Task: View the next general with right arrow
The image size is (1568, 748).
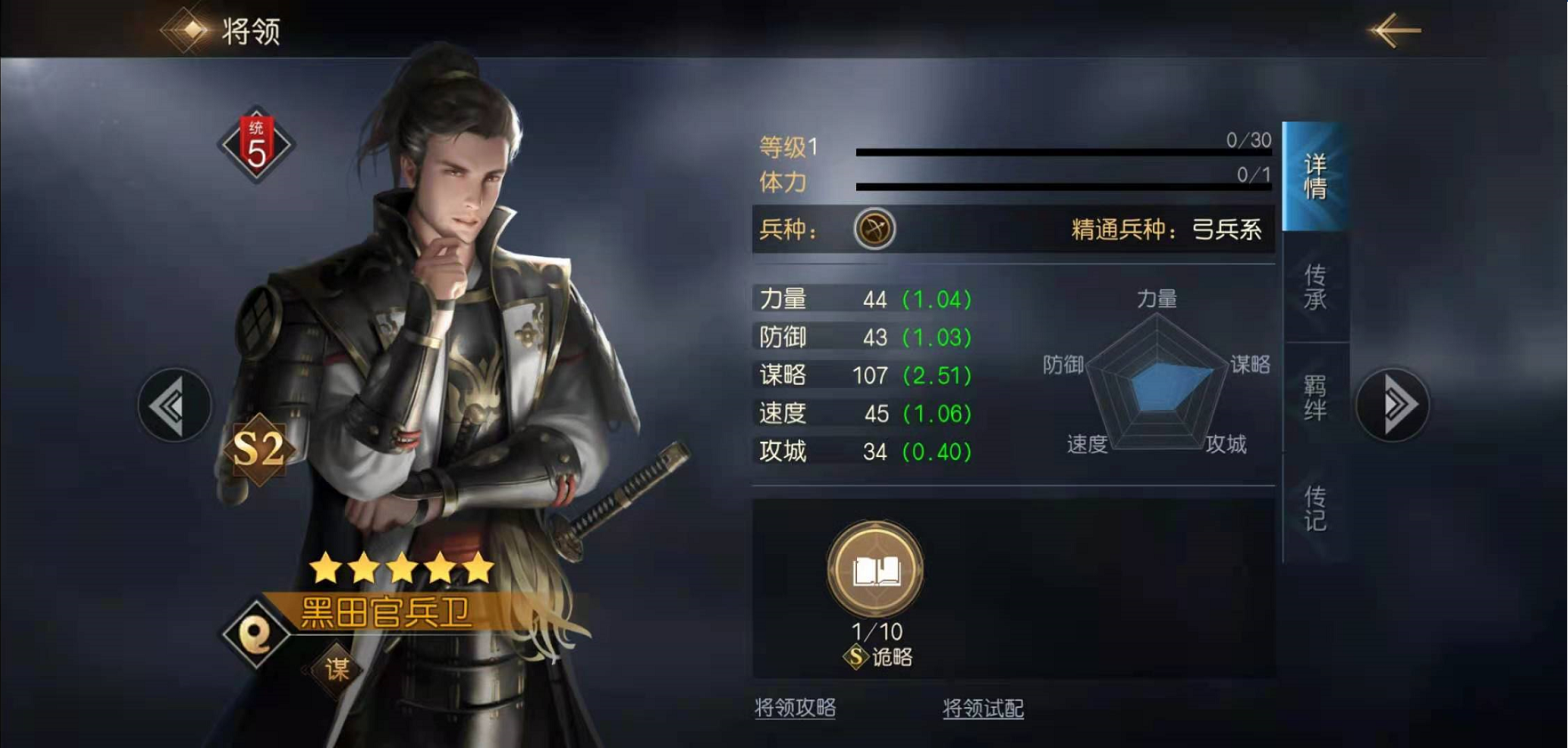Action: (x=1392, y=406)
